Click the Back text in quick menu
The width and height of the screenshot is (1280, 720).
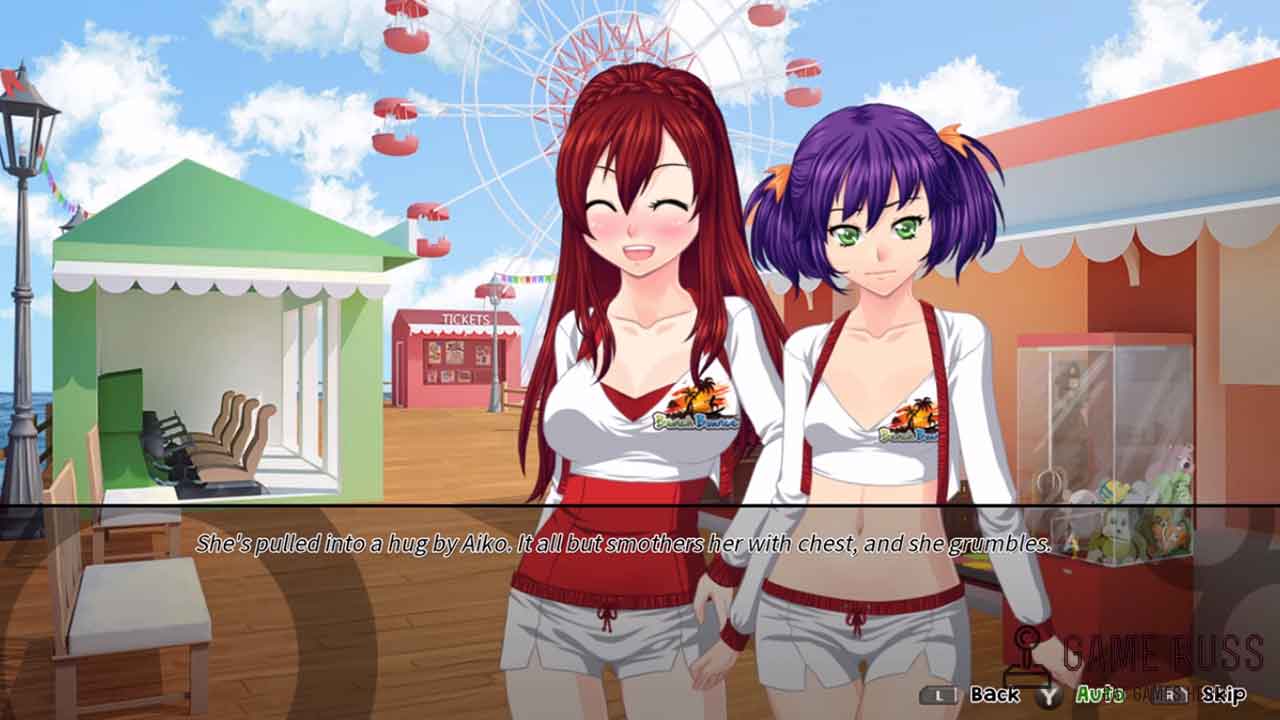point(994,694)
